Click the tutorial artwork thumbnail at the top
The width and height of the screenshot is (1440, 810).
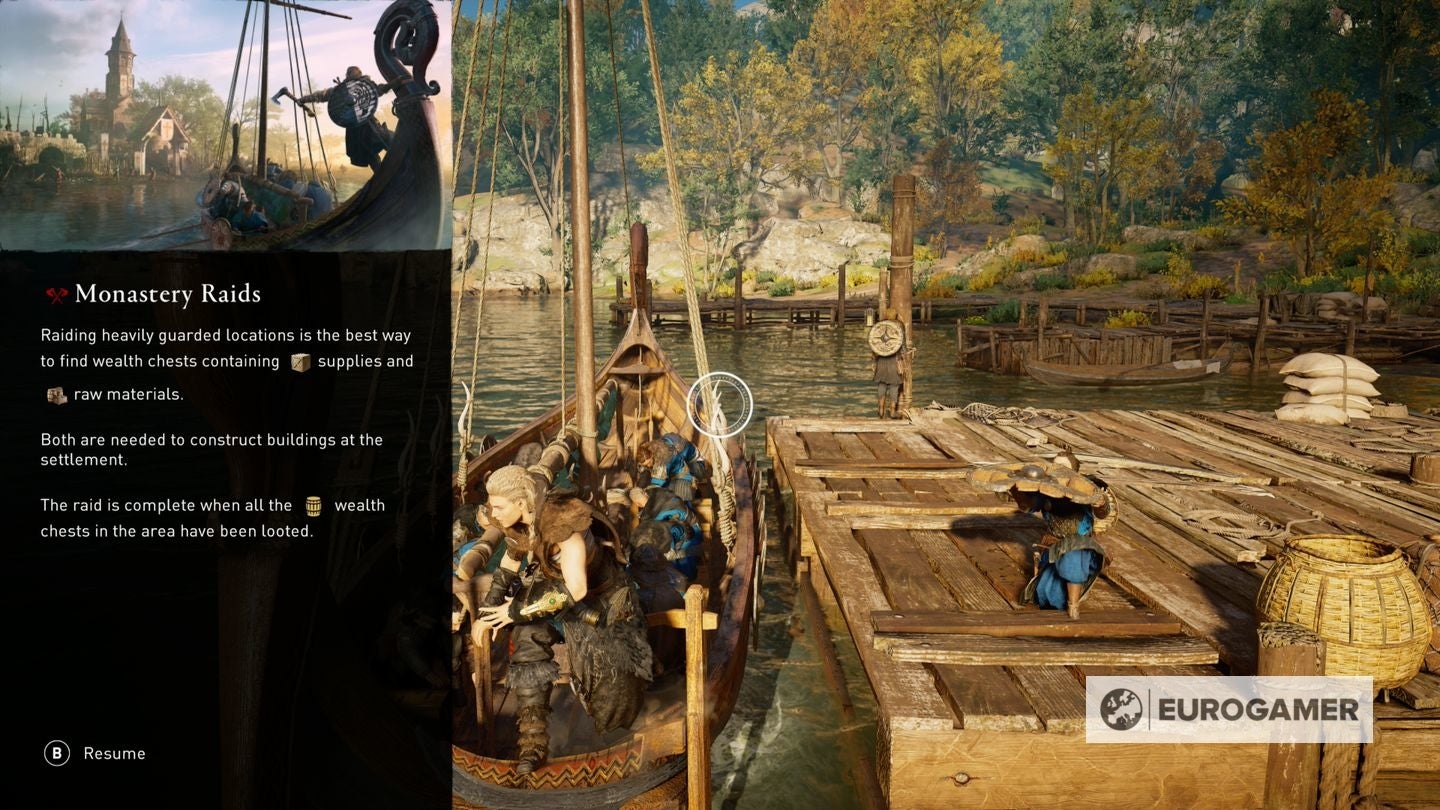(225, 125)
